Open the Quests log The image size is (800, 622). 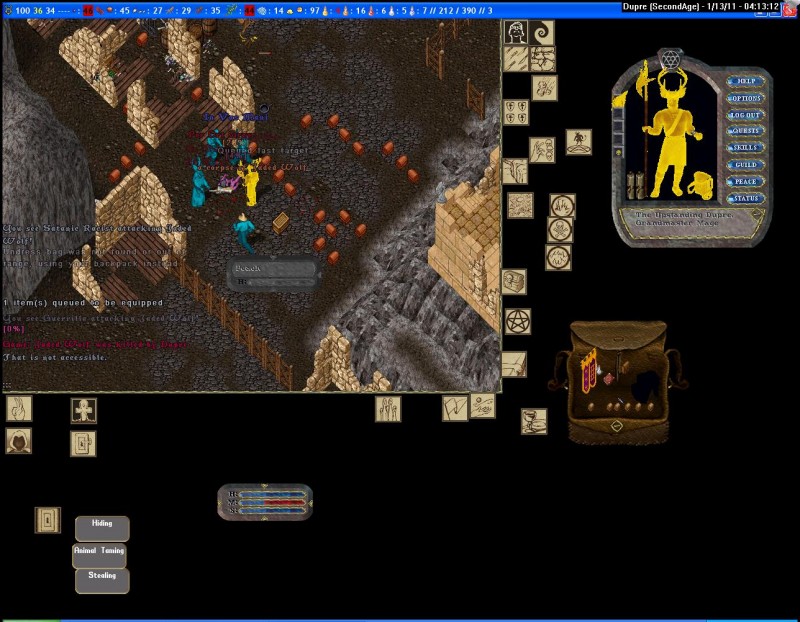point(744,131)
